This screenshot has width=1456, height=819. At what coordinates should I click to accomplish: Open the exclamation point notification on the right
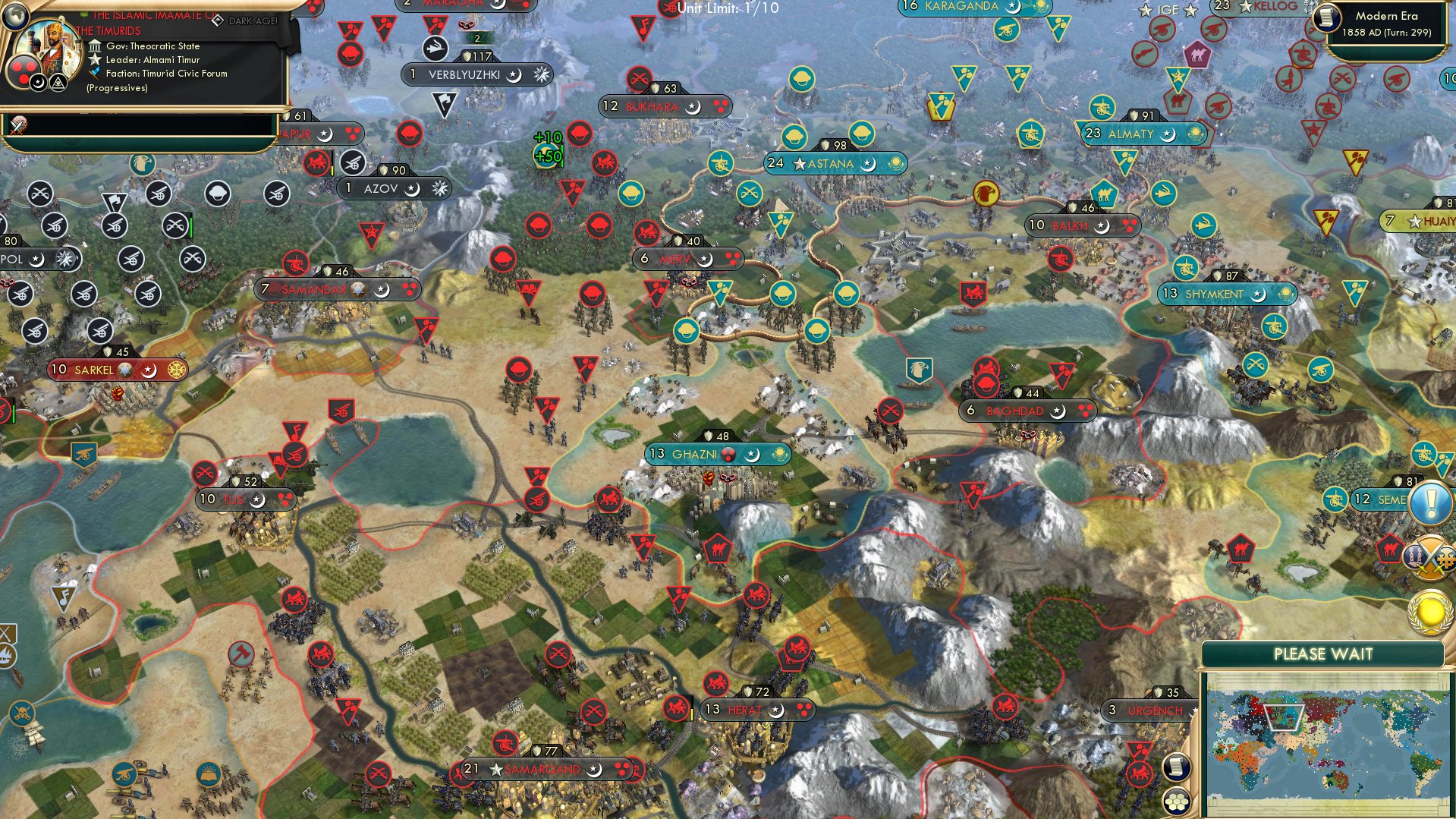point(1429,502)
